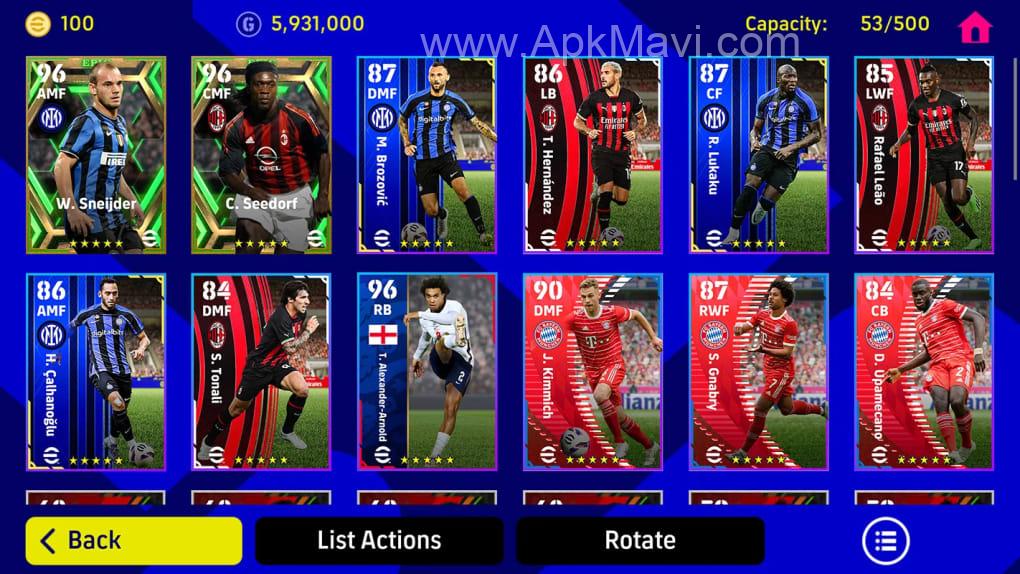
Task: Select the W. Sneijder player card
Action: [96, 154]
